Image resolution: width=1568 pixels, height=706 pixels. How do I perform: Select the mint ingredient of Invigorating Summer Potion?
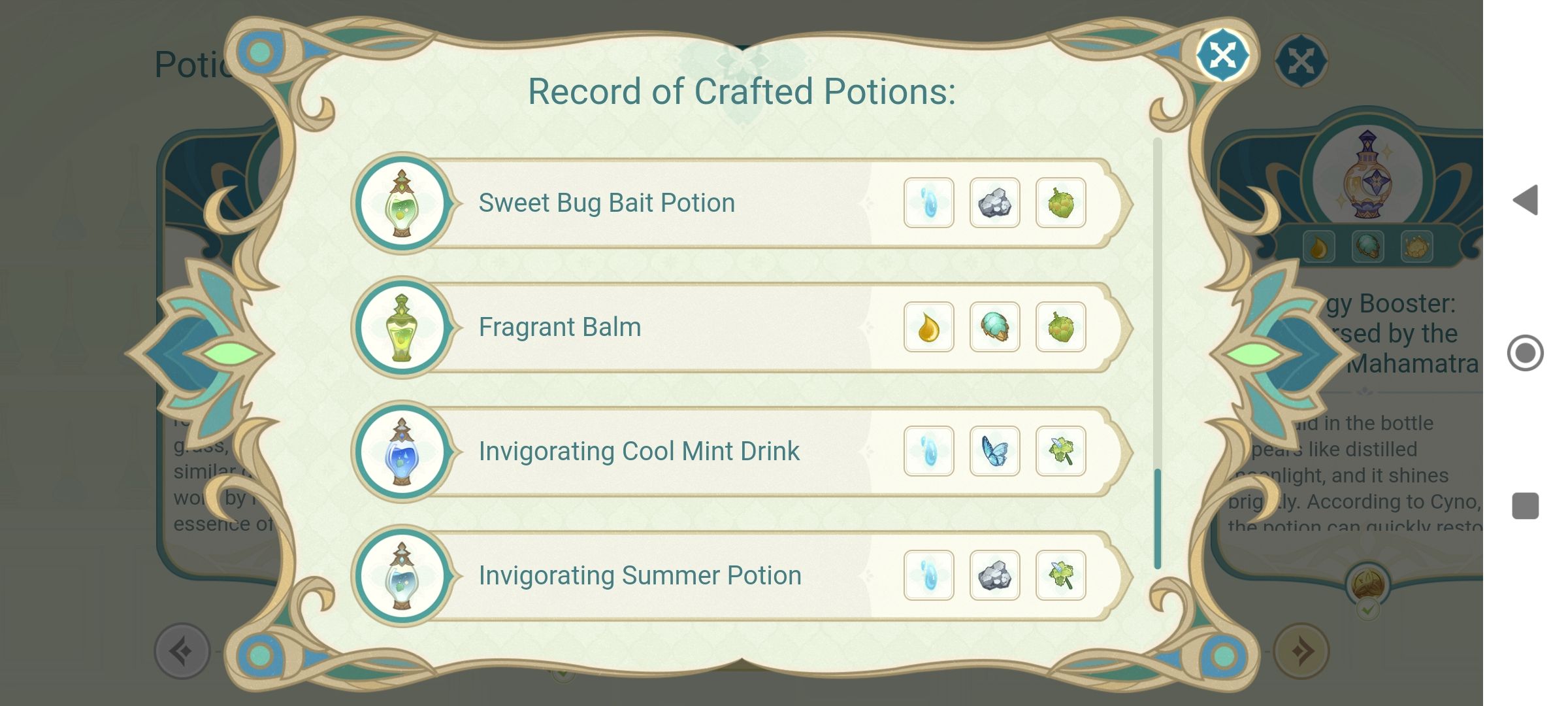(x=1060, y=575)
